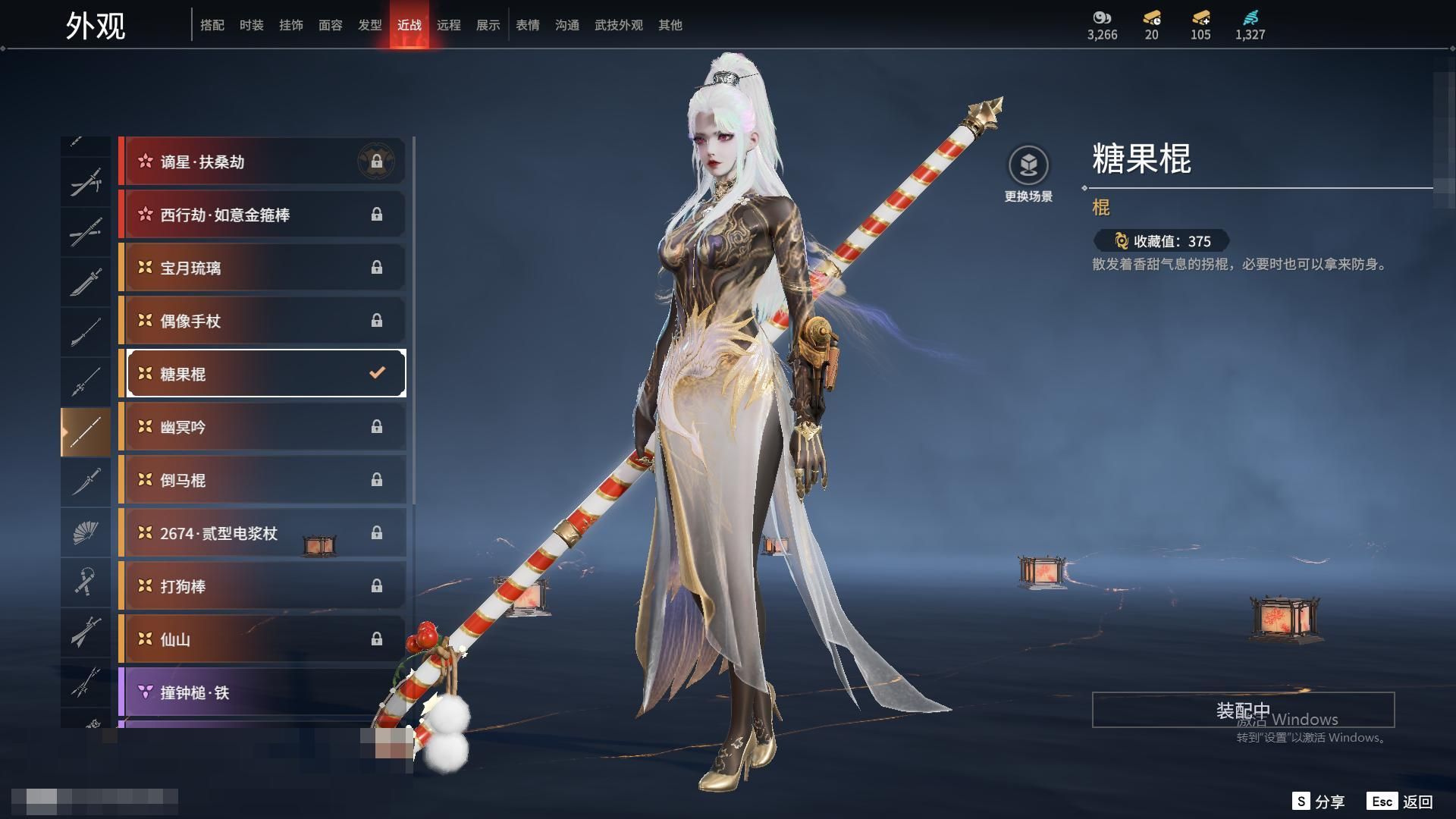1456x819 pixels.
Task: Switch to the 远程 weapon tab
Action: [448, 25]
